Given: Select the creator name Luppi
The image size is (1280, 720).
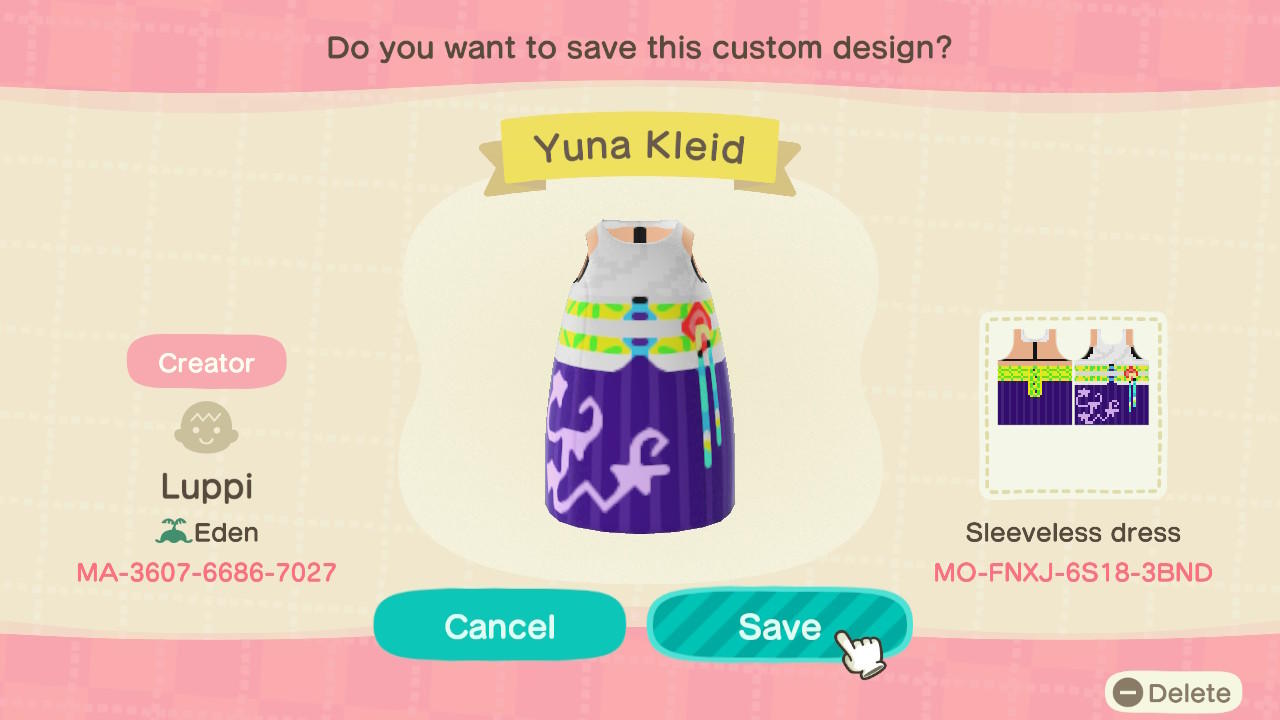Looking at the screenshot, I should click(206, 486).
